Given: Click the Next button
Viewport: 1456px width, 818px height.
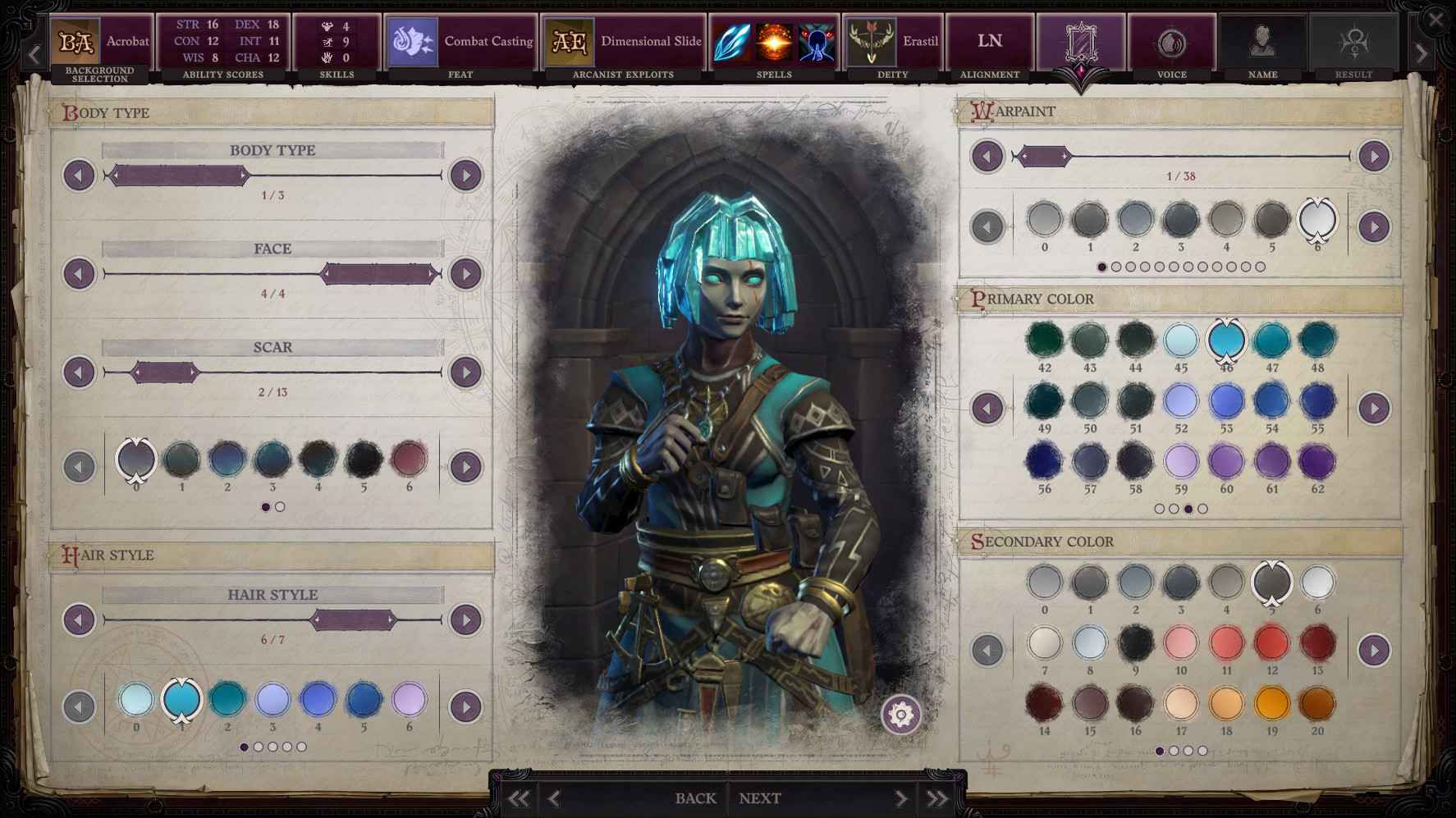Looking at the screenshot, I should pyautogui.click(x=759, y=797).
